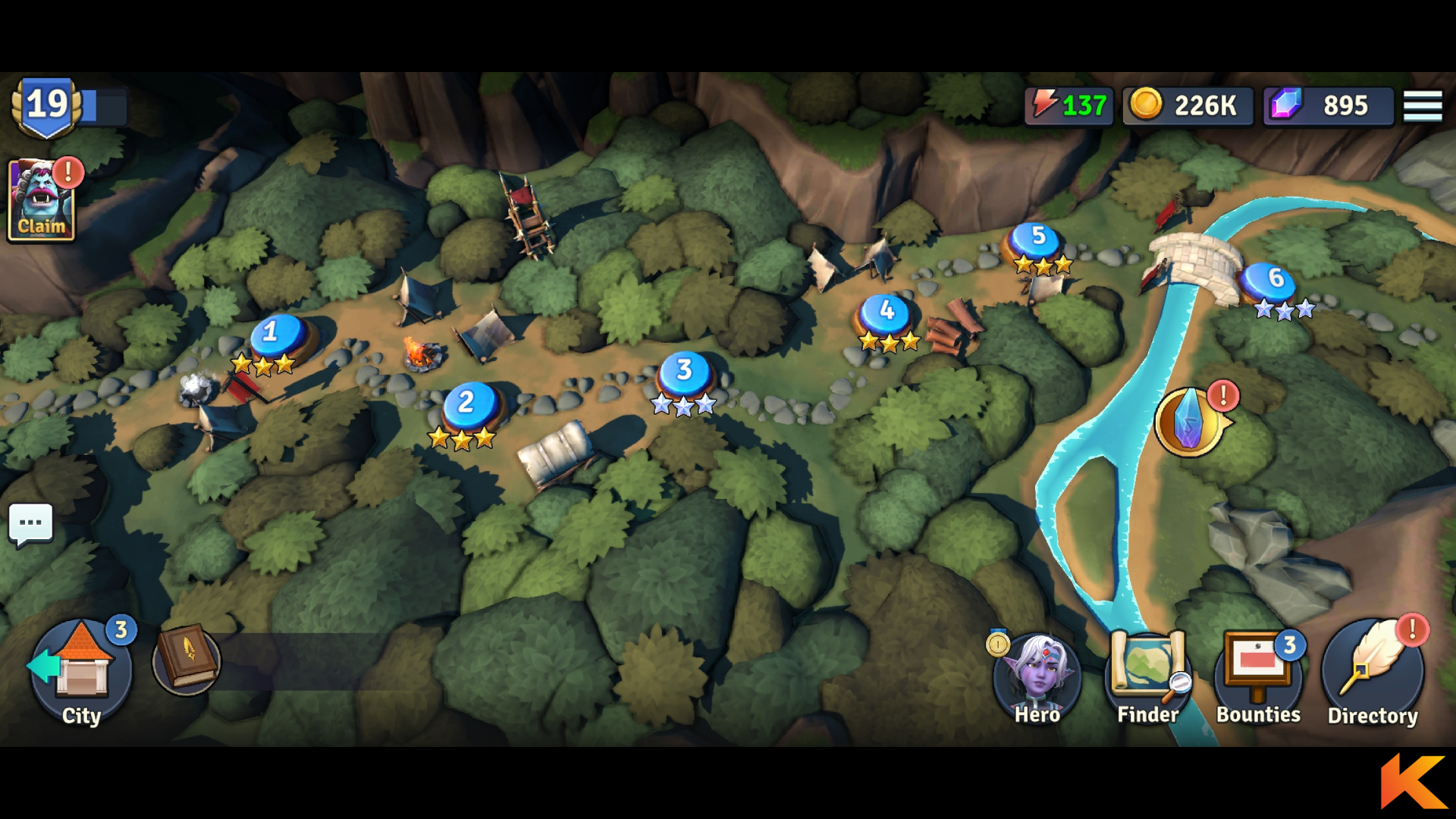
Task: Open the chat speech bubble
Action: pyautogui.click(x=31, y=523)
